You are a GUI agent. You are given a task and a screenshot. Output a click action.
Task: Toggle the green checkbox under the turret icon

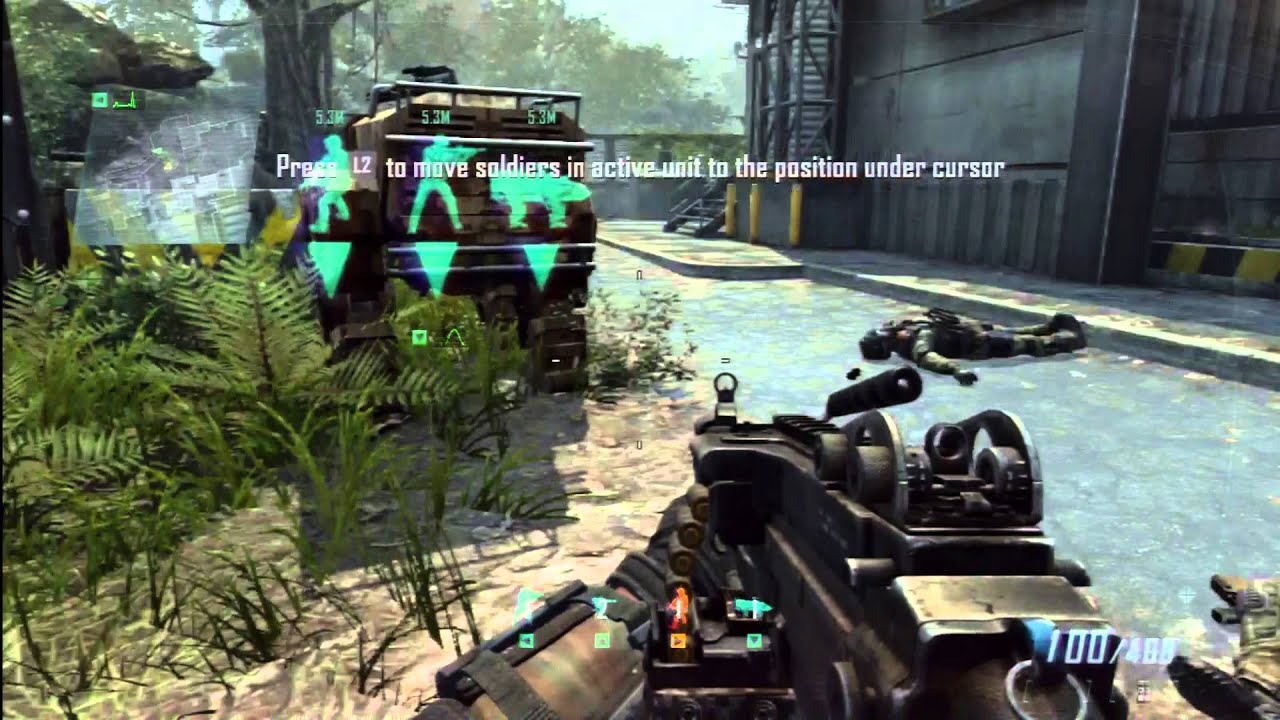(x=601, y=640)
